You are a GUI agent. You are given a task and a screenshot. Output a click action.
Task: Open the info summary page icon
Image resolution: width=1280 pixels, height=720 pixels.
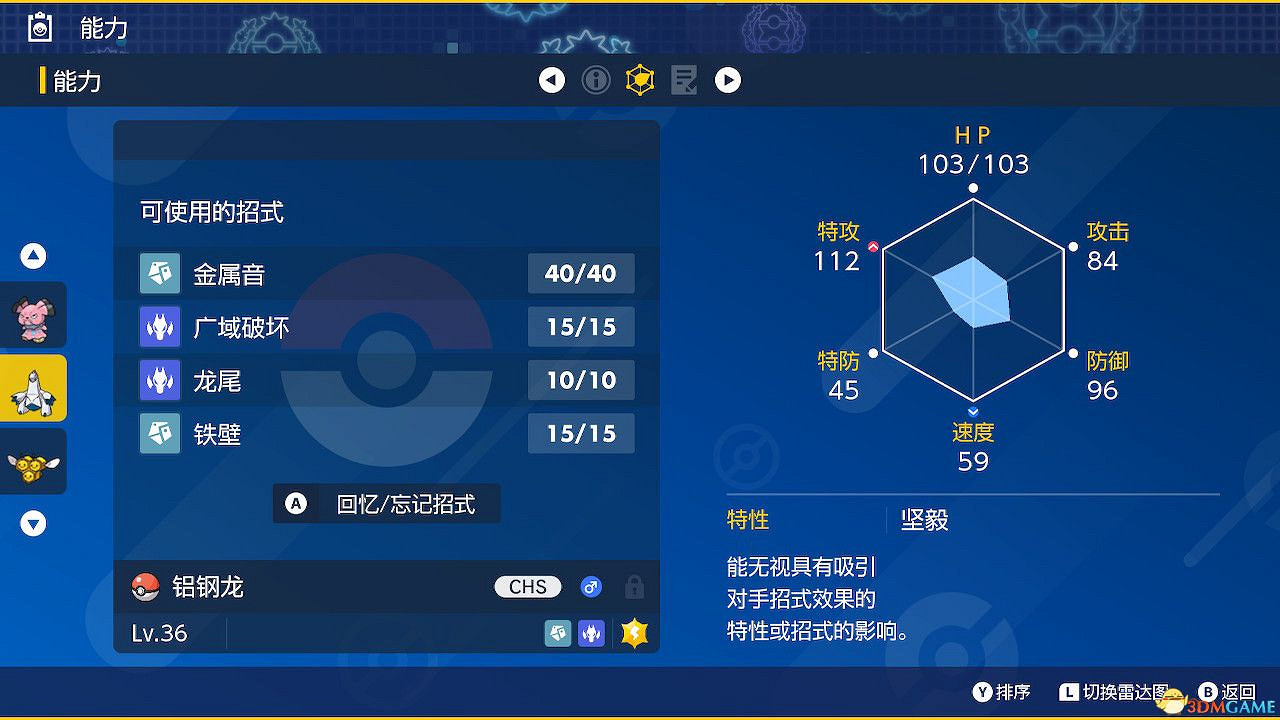pos(596,80)
